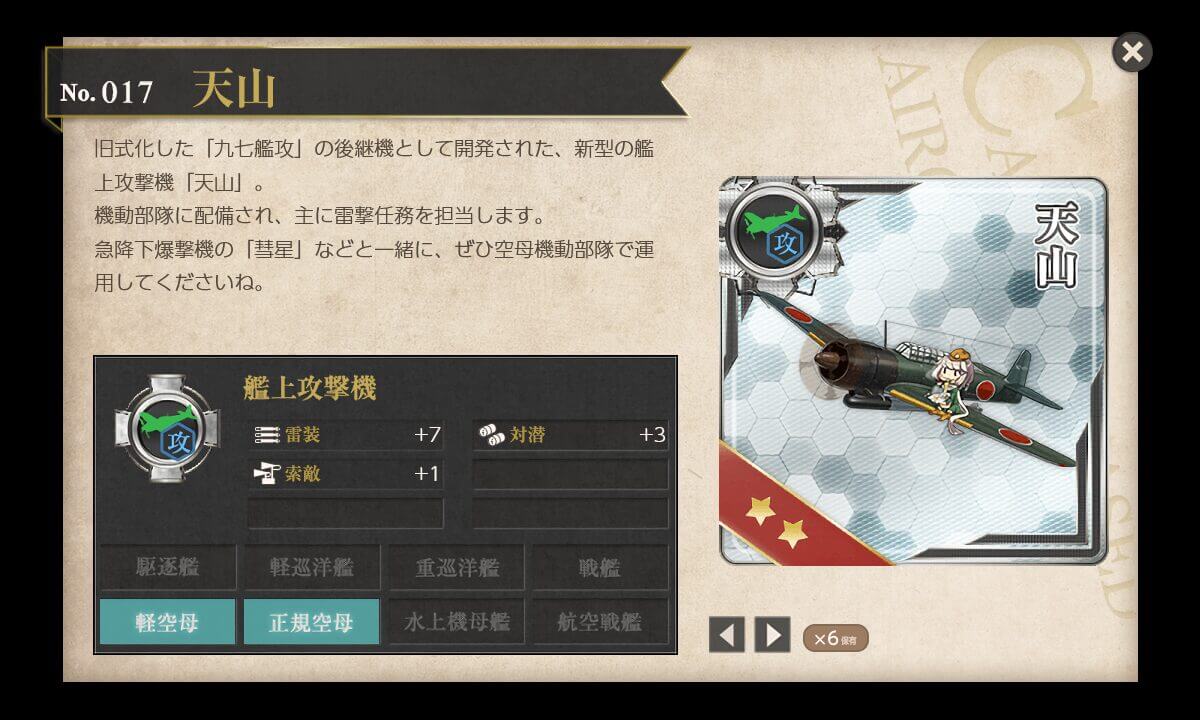1200x720 pixels.
Task: Show the next equipment entry
Action: (x=771, y=635)
